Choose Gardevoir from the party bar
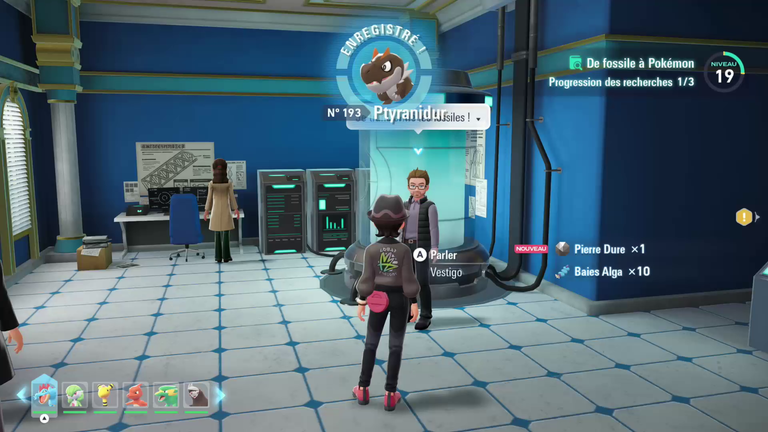 click(x=75, y=395)
